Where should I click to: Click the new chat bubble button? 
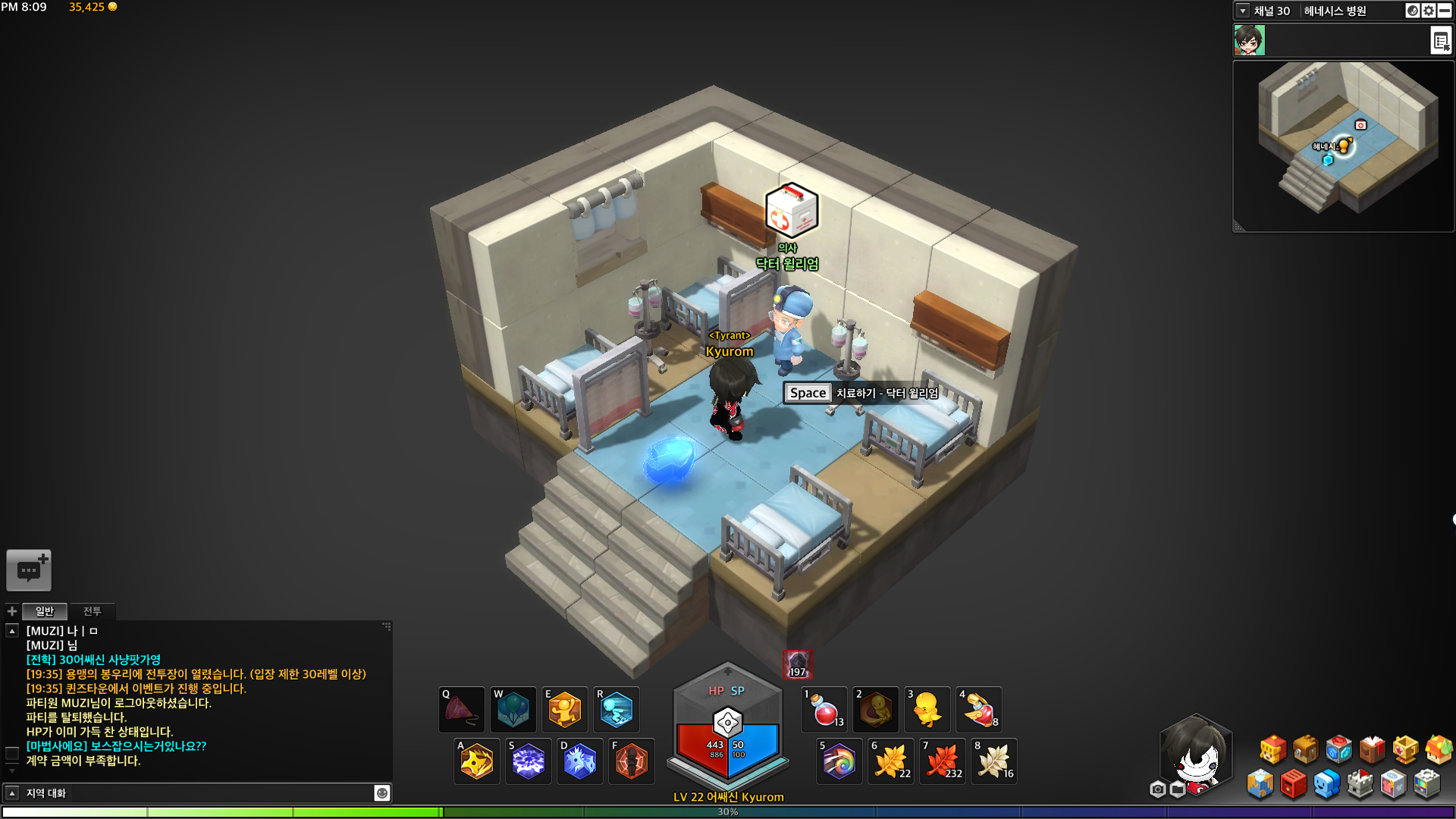point(29,570)
